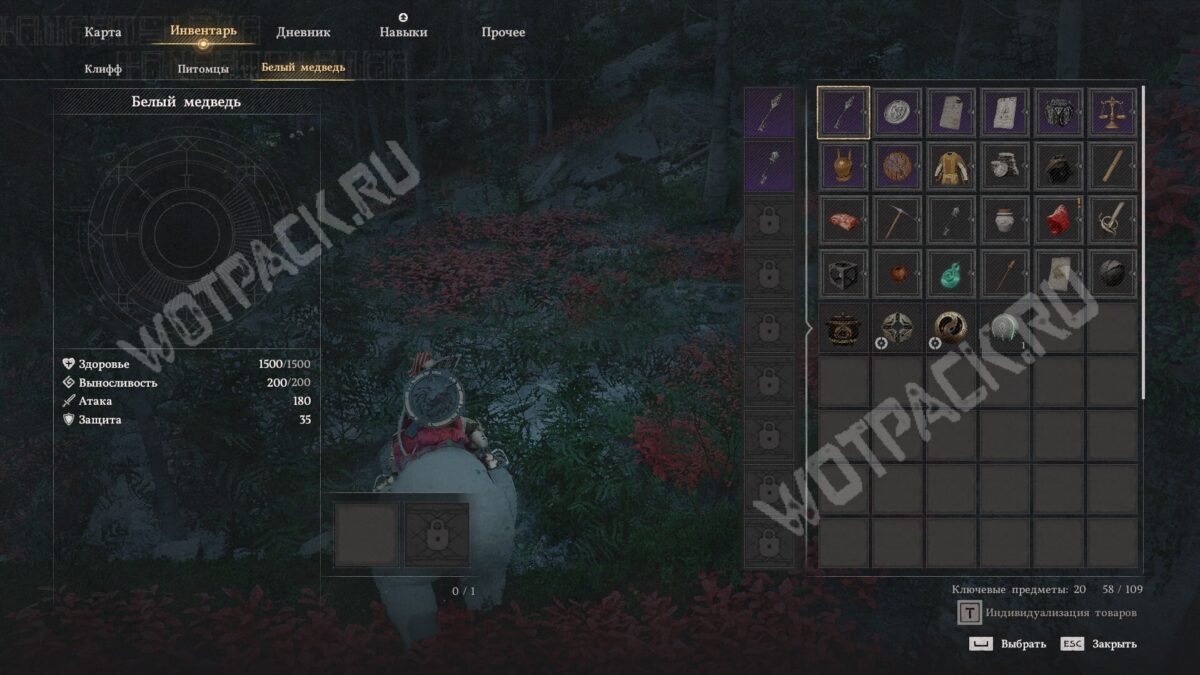Open the Карта tab
The width and height of the screenshot is (1200, 675).
pyautogui.click(x=103, y=32)
